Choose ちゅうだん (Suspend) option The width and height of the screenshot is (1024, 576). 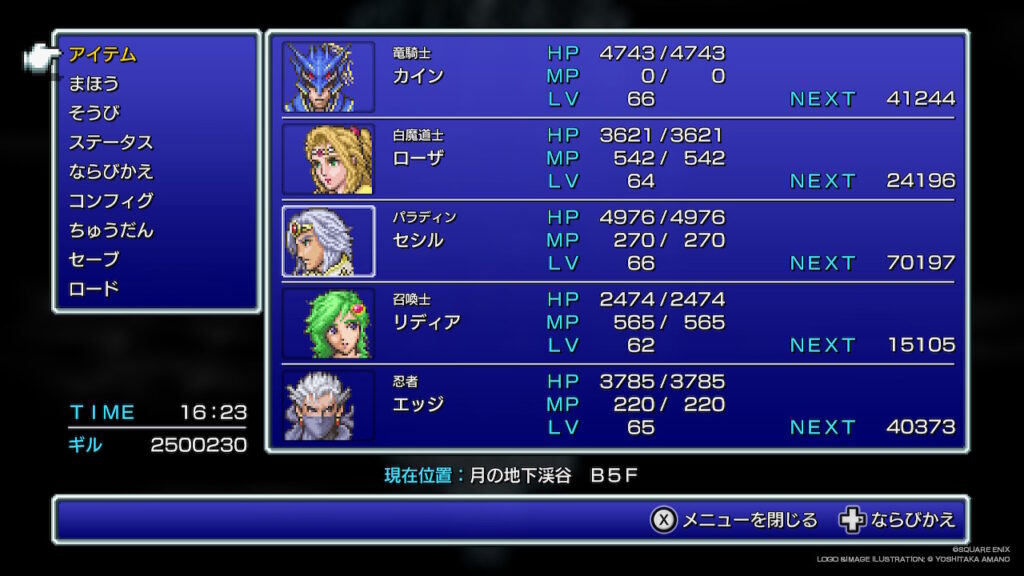pos(110,230)
